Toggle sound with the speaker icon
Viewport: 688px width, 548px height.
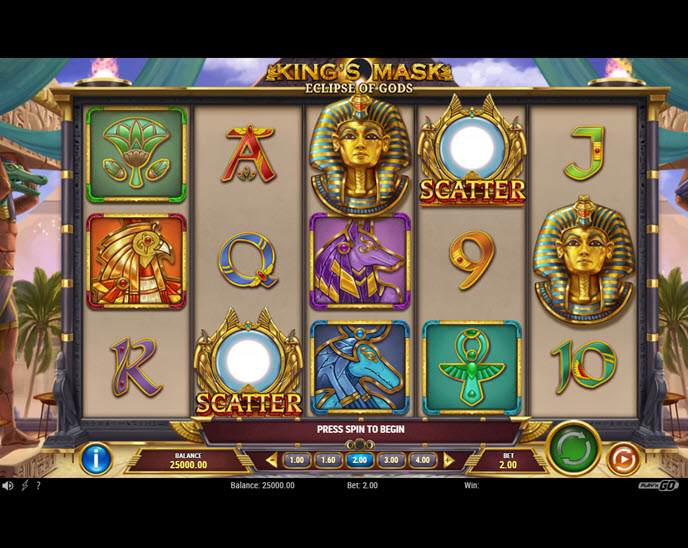(8, 486)
